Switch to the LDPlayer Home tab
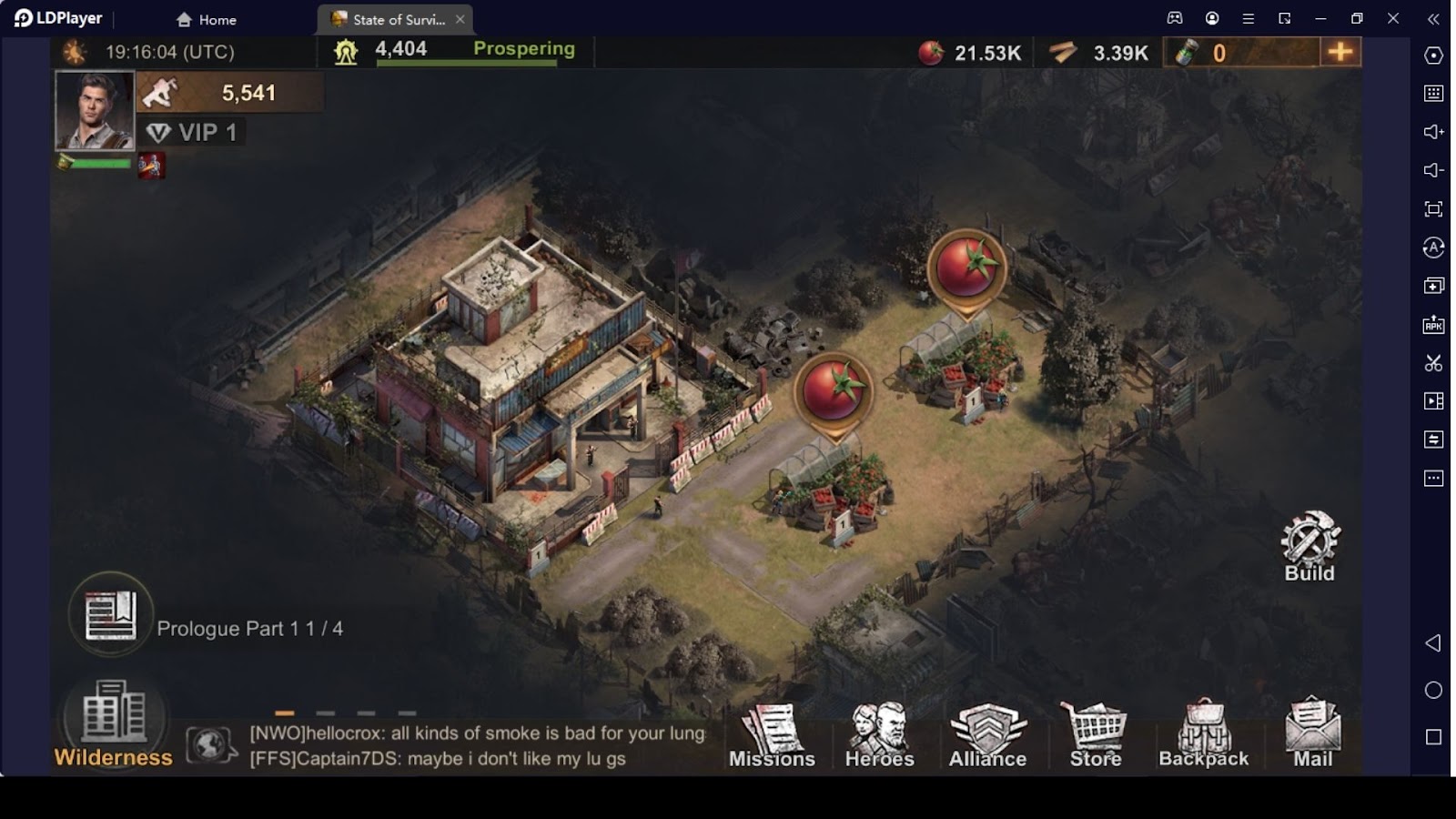1456x819 pixels. point(207,19)
